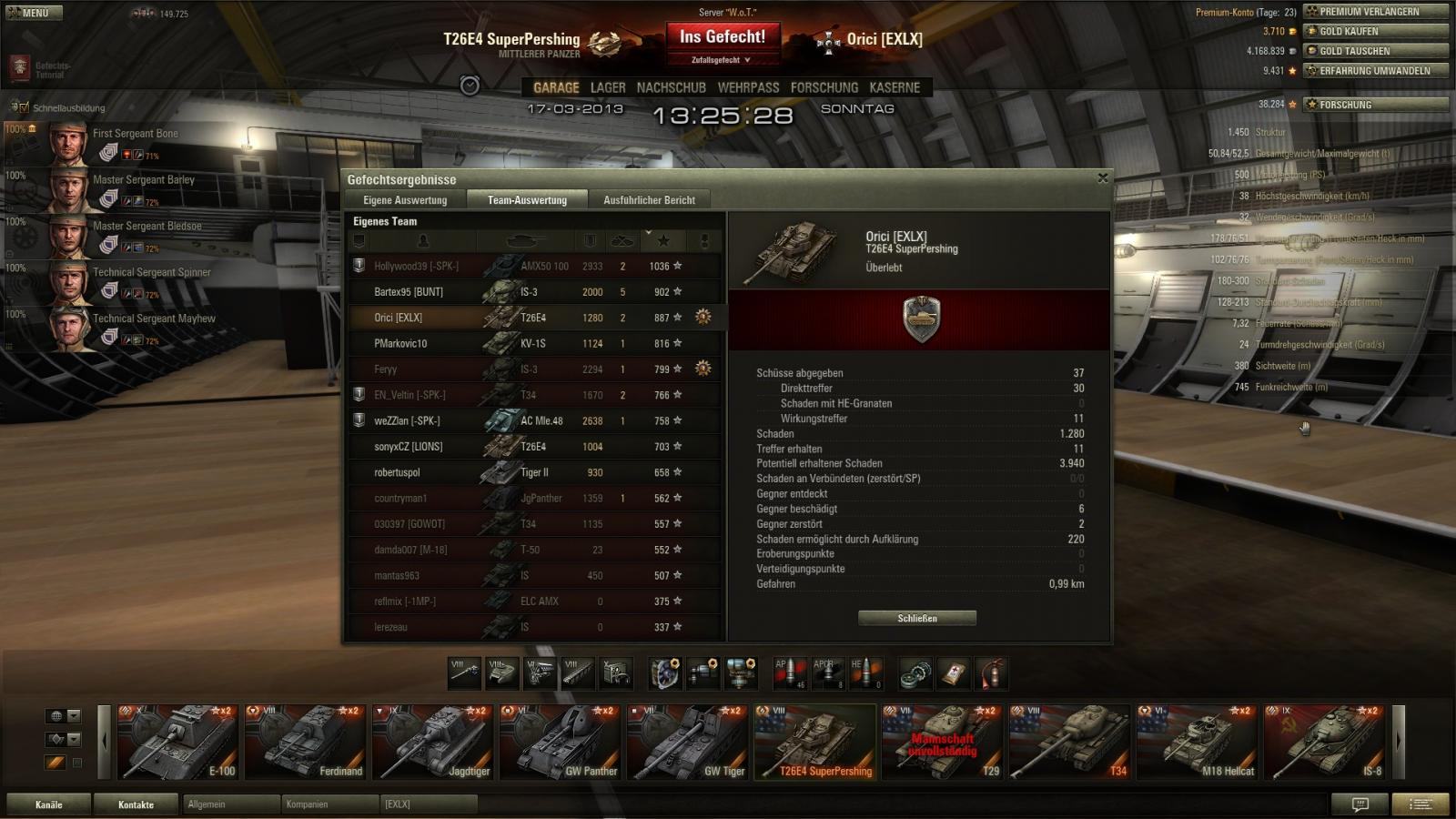Open the NACHSCHUB section
Viewport: 1456px width, 819px height.
click(671, 87)
